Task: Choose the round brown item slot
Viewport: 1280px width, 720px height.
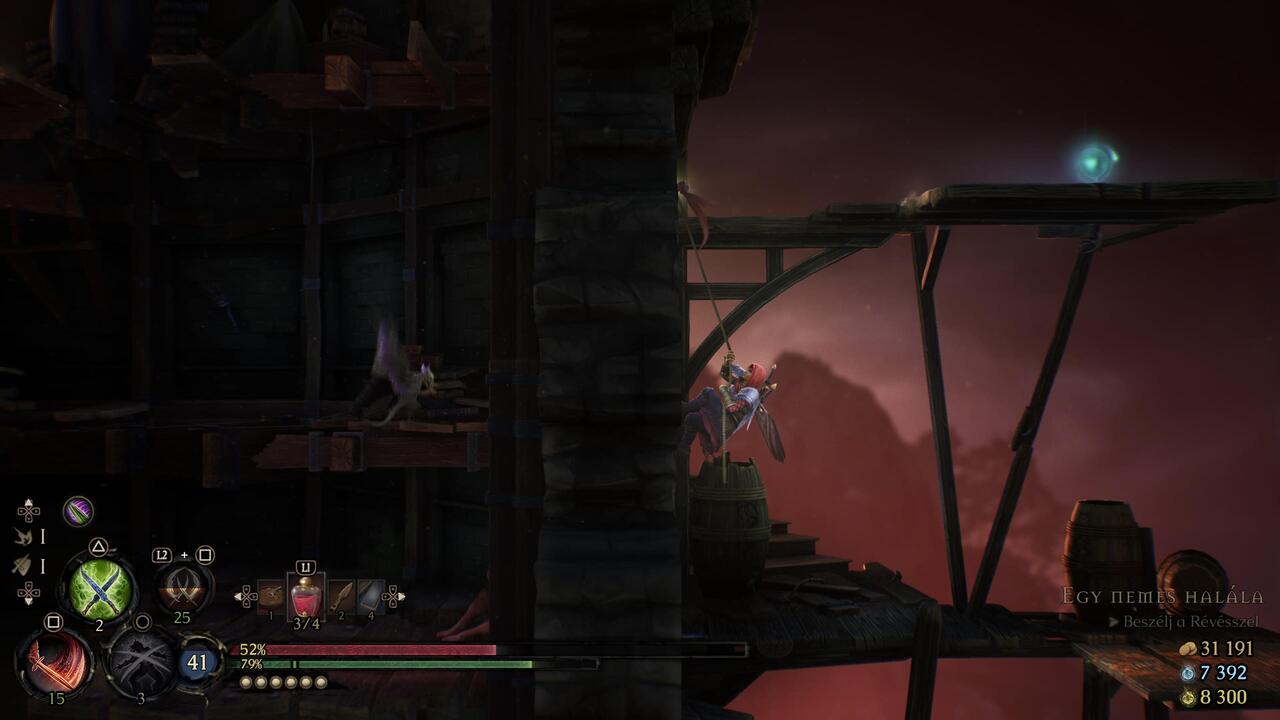Action: click(271, 597)
